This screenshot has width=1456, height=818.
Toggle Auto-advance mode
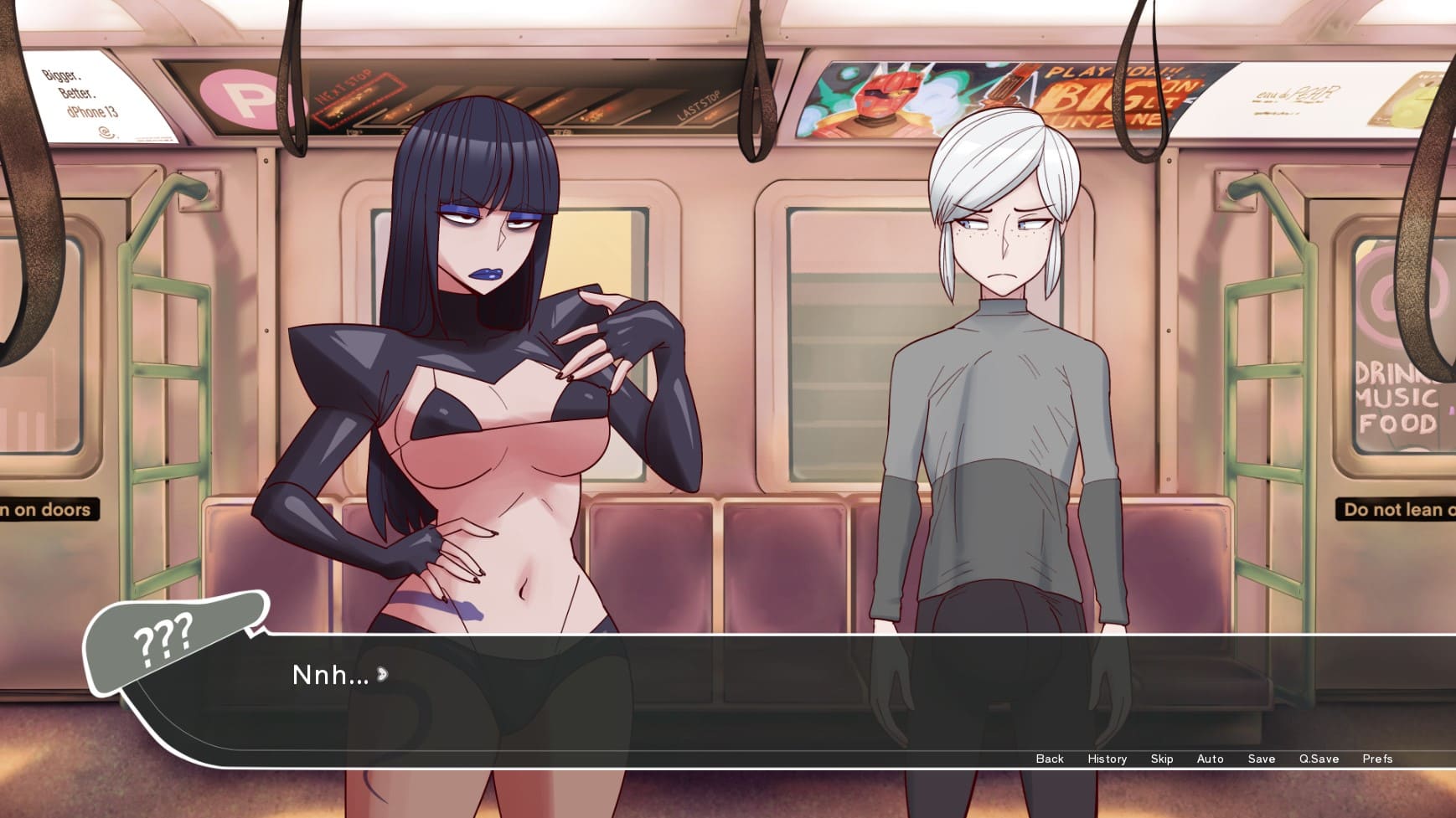coord(1210,759)
